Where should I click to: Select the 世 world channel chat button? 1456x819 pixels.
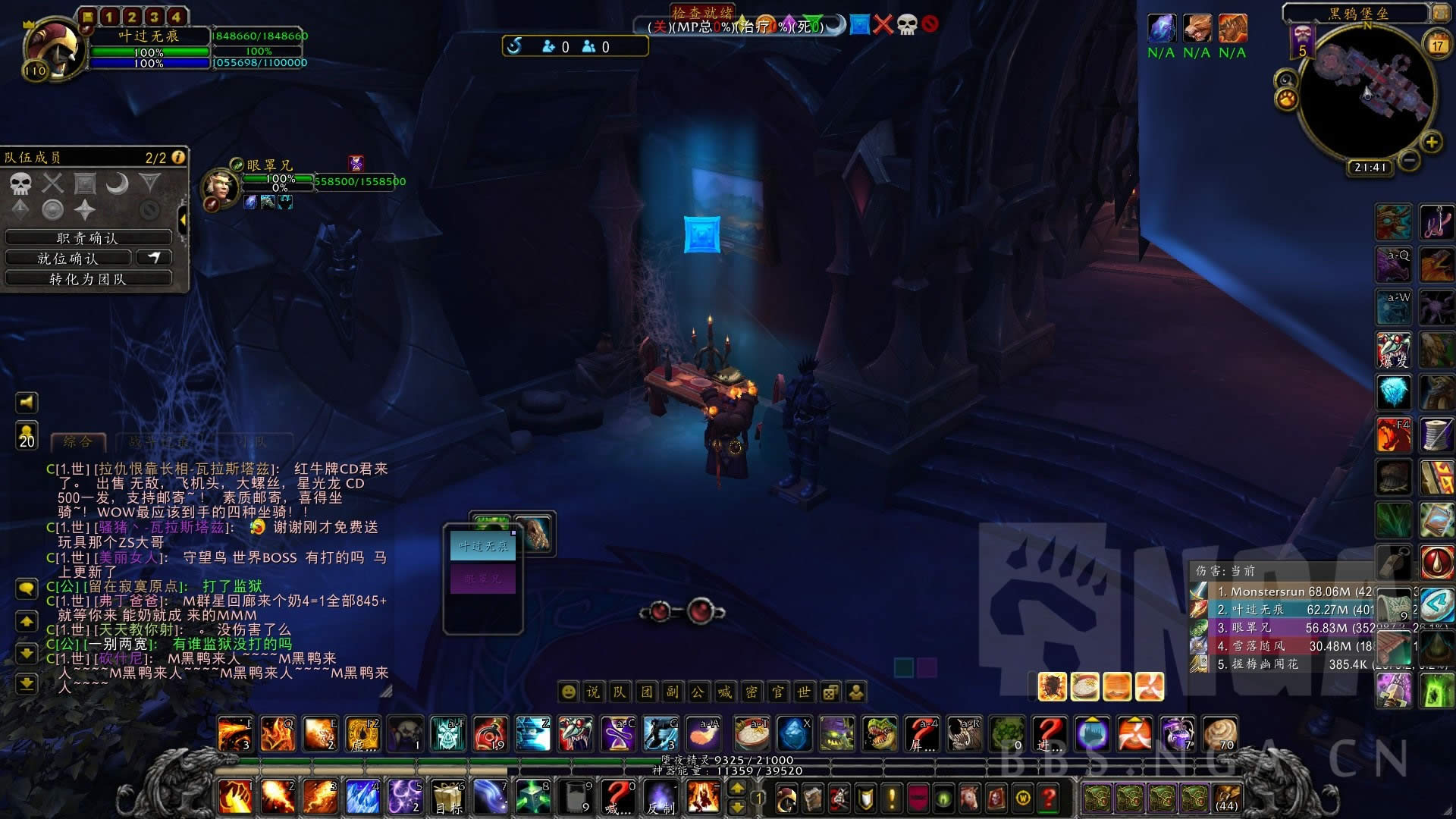(804, 692)
